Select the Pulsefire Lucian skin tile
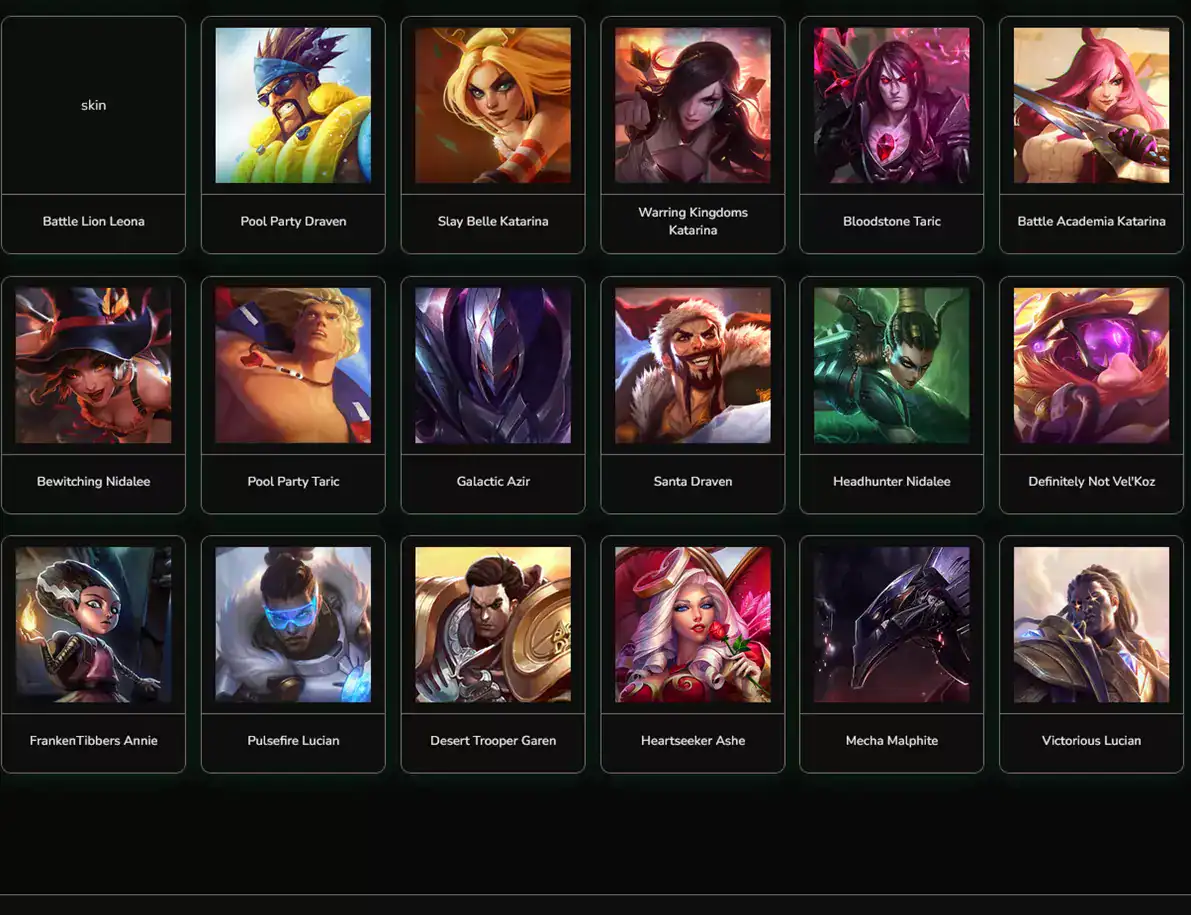Viewport: 1191px width, 915px height. click(x=293, y=654)
